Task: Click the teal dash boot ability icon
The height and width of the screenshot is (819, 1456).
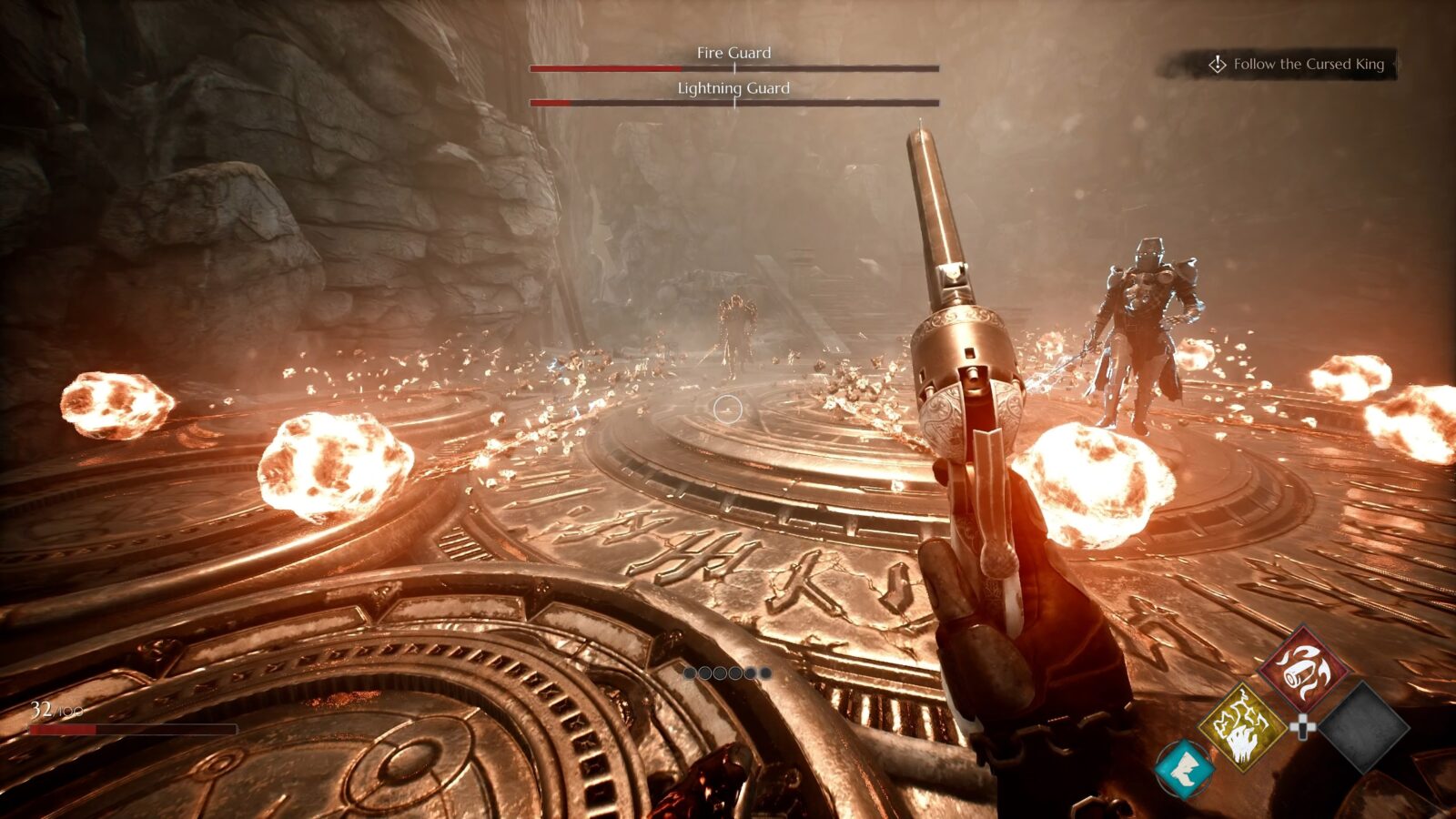Action: point(1185,770)
